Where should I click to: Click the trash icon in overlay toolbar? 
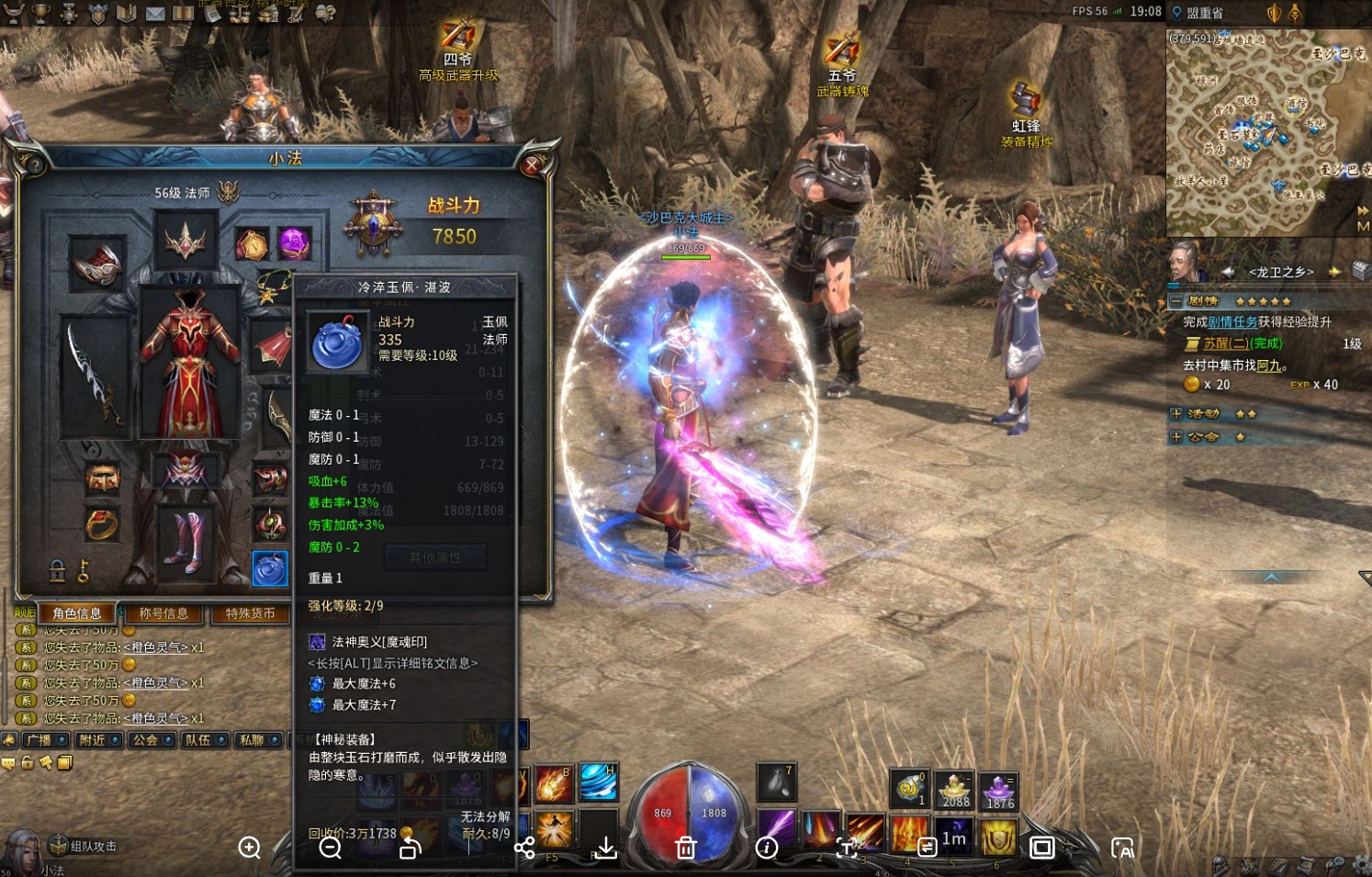(x=685, y=848)
